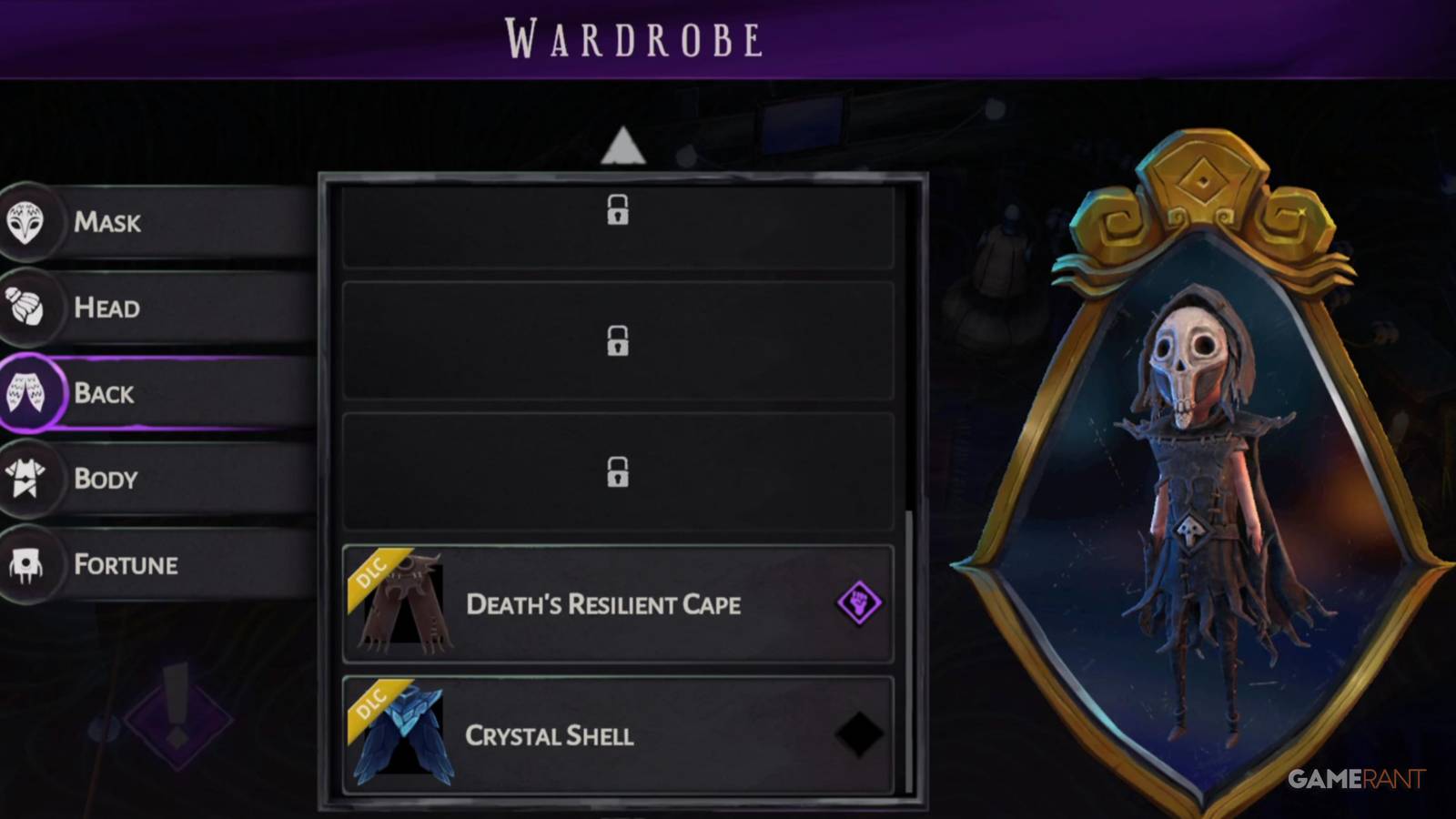Expand the second locked slot entry
This screenshot has width=1456, height=819.
[x=620, y=343]
